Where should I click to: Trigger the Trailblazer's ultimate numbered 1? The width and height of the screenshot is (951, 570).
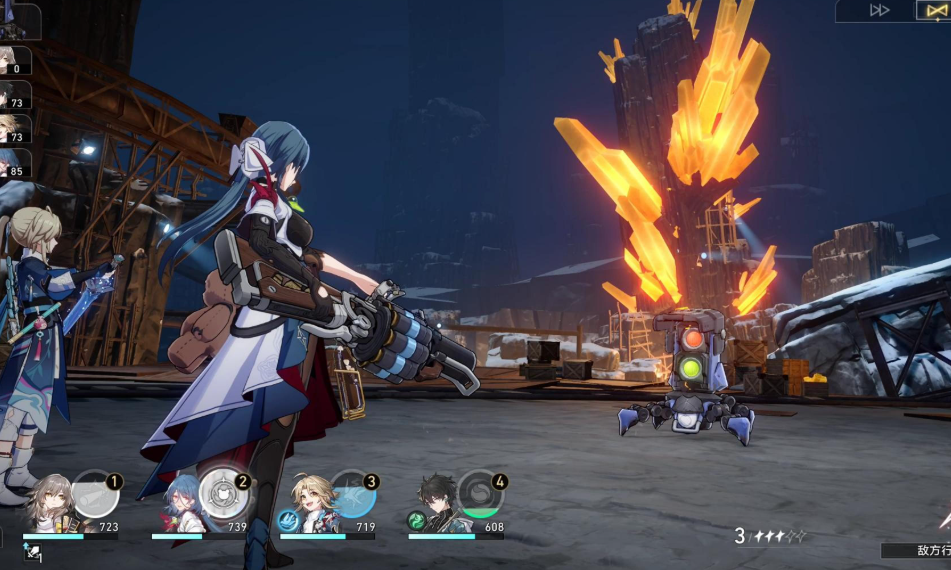[x=96, y=494]
